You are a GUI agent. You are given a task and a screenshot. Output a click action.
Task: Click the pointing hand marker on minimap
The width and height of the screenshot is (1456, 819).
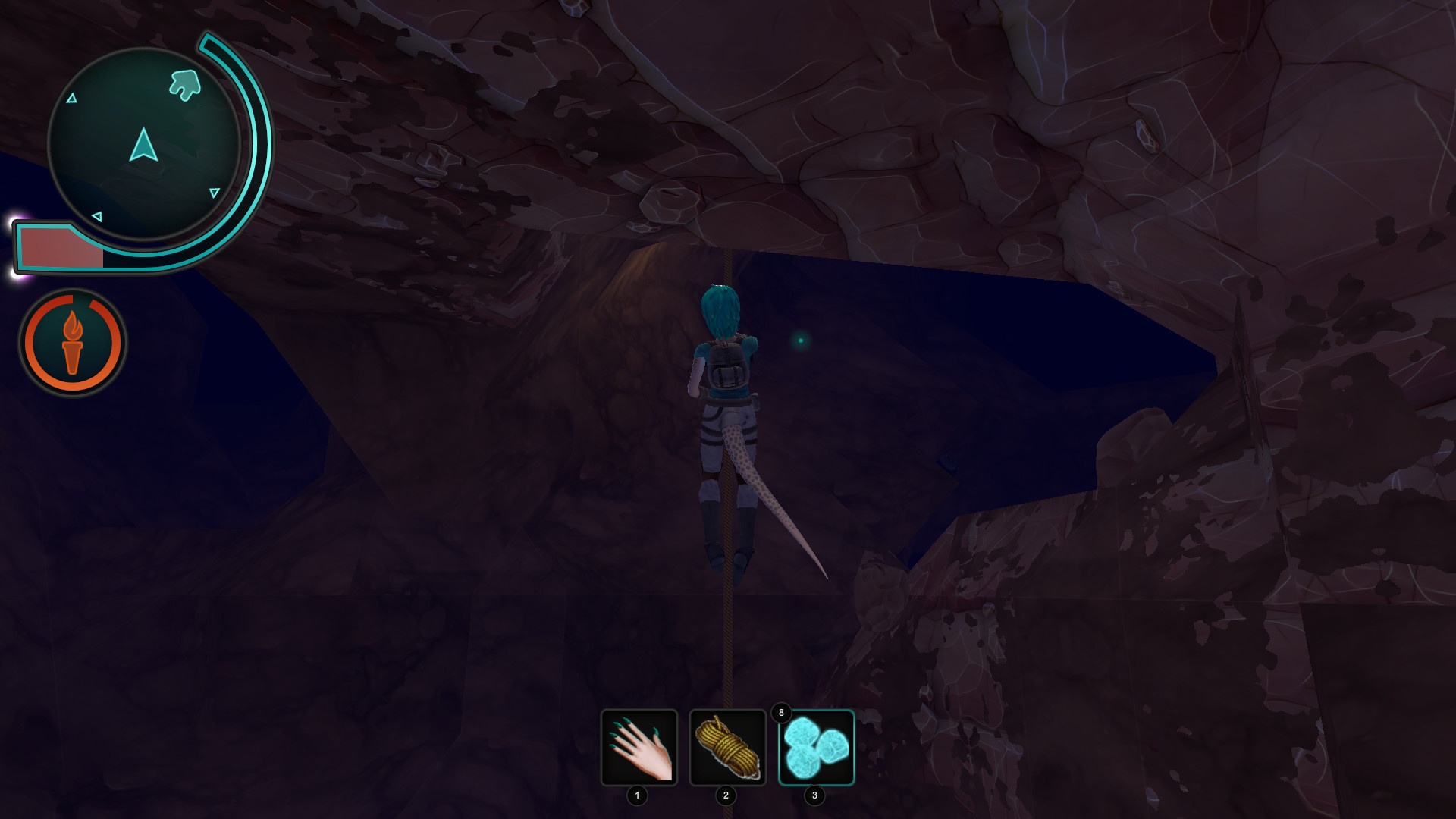(184, 84)
